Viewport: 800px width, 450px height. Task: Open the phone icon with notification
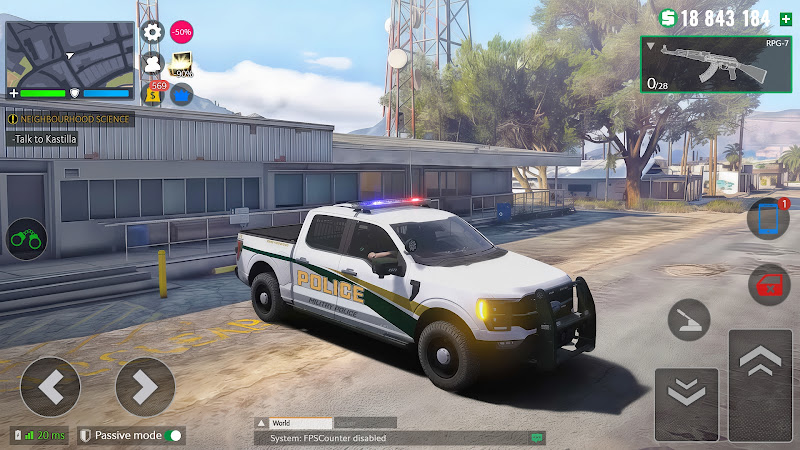coord(768,220)
